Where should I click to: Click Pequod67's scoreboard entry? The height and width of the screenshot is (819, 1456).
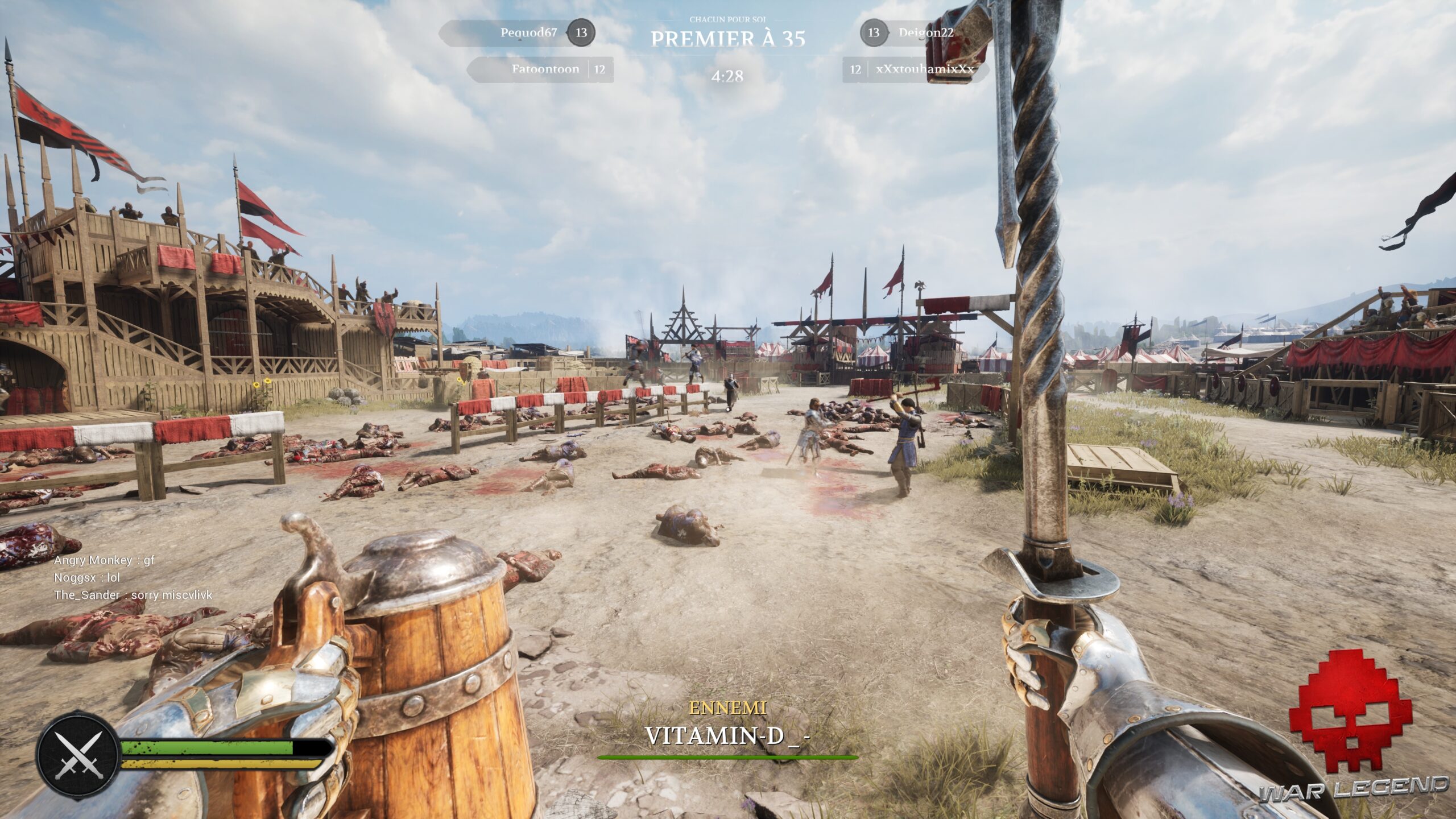[x=528, y=32]
